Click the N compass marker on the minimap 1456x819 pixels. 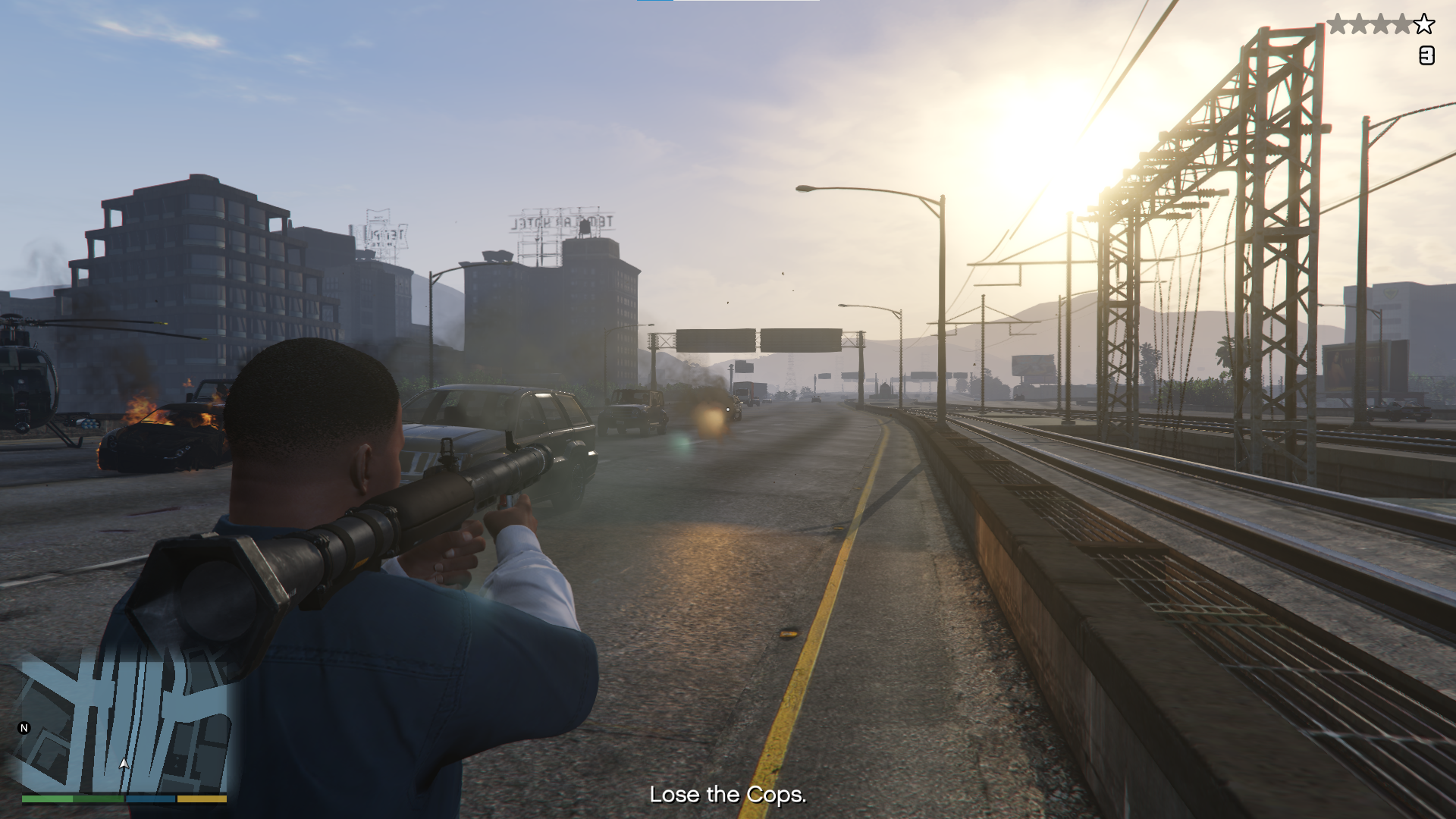click(x=24, y=728)
